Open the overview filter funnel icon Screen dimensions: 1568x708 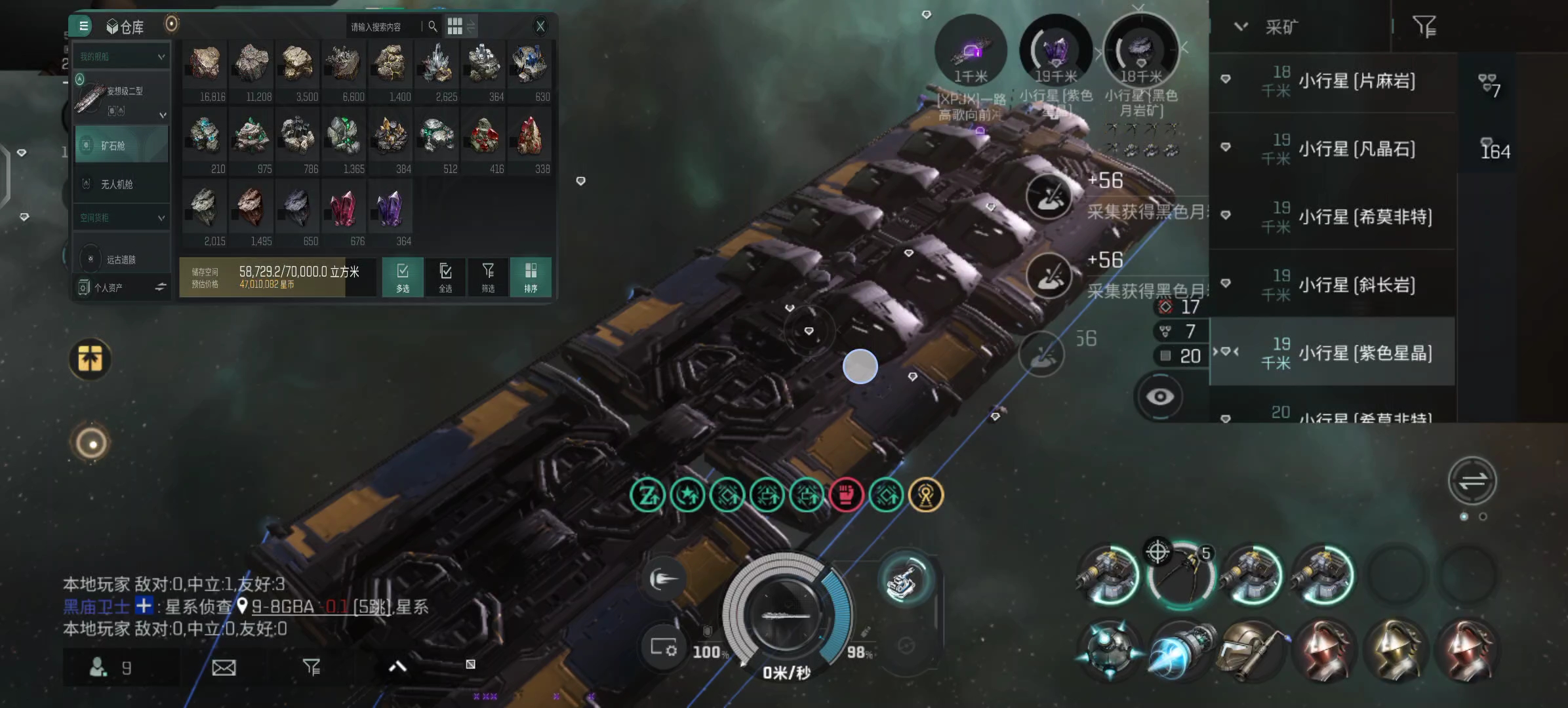click(x=1424, y=27)
